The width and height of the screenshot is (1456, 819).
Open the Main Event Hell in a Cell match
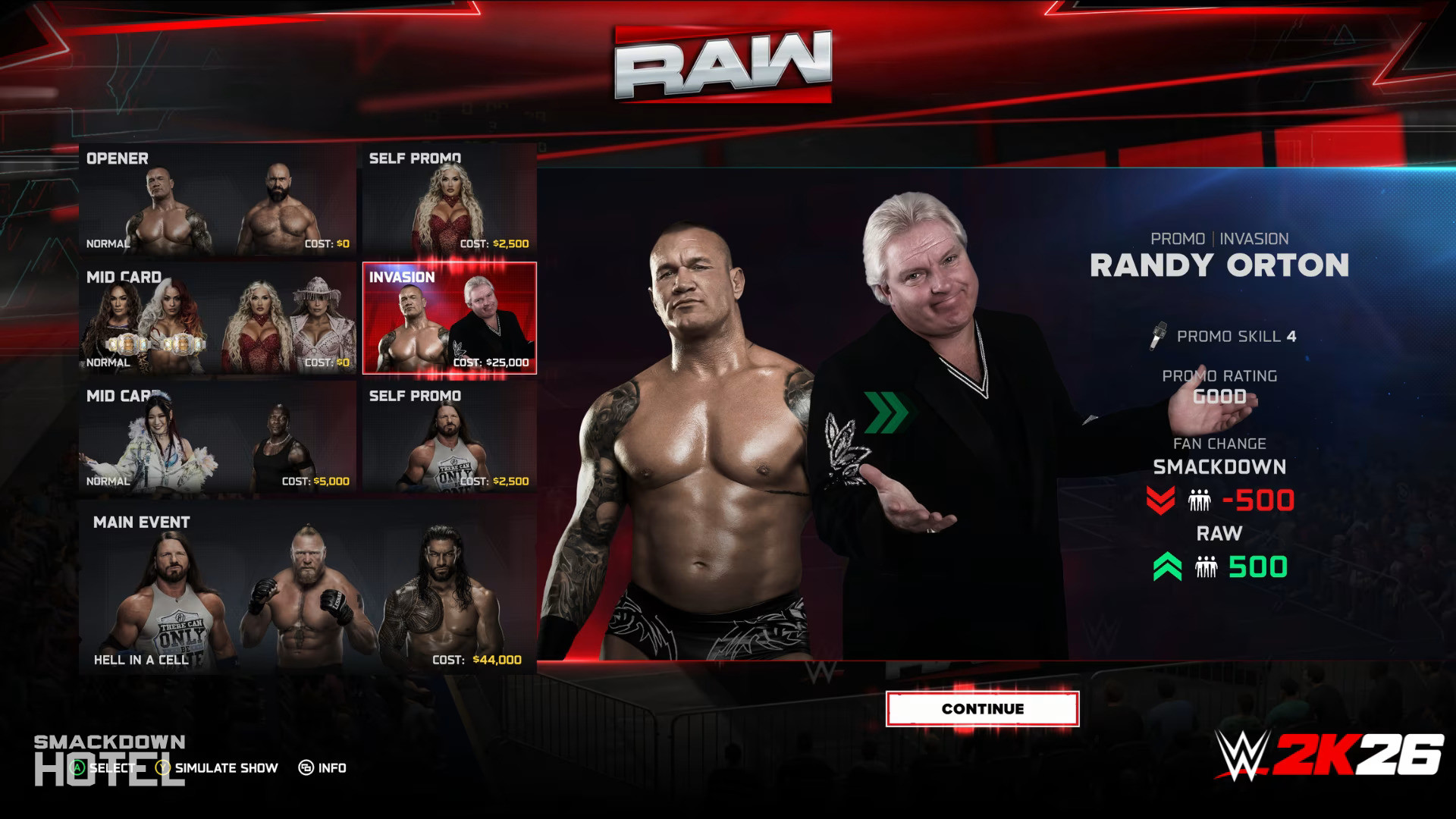[x=307, y=588]
